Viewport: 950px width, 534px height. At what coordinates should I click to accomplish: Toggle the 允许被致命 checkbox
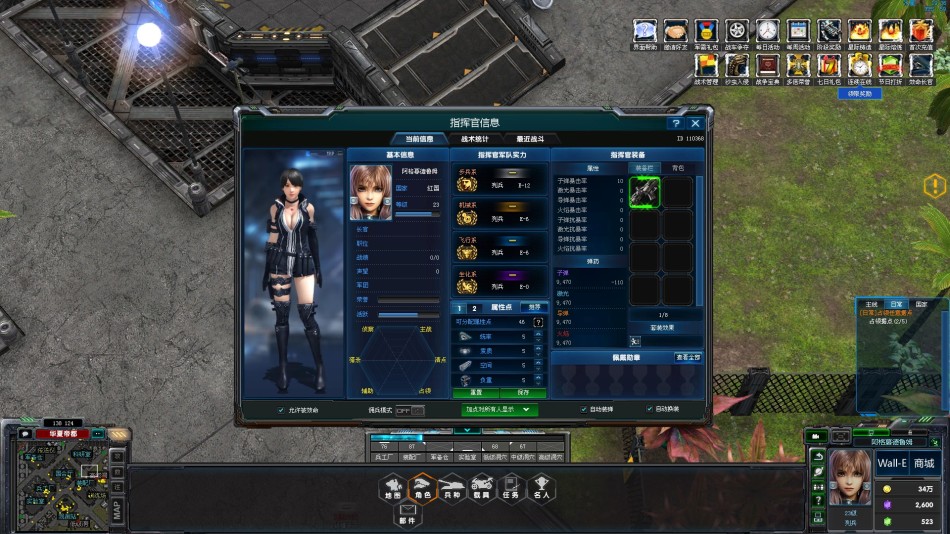point(281,409)
